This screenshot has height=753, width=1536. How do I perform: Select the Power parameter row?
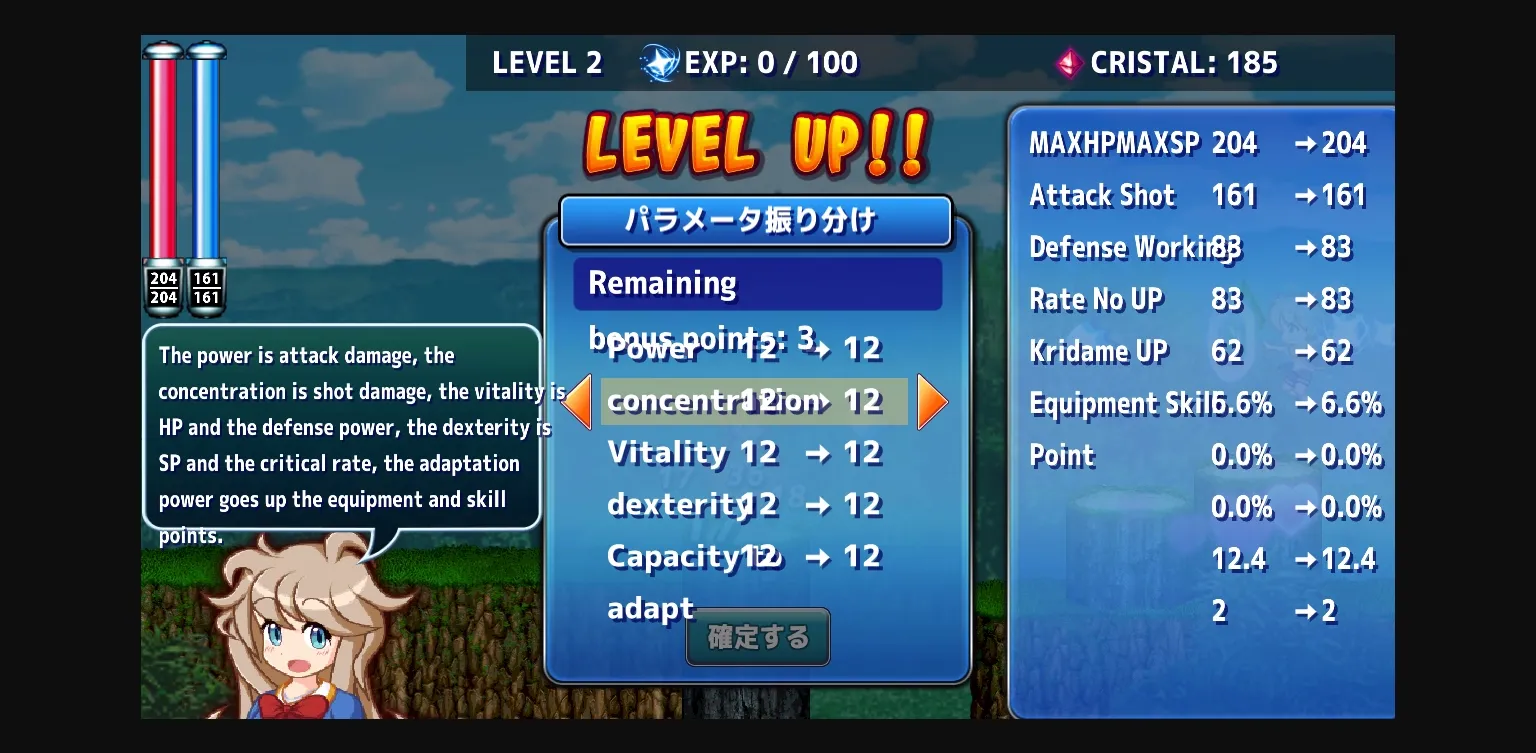745,349
